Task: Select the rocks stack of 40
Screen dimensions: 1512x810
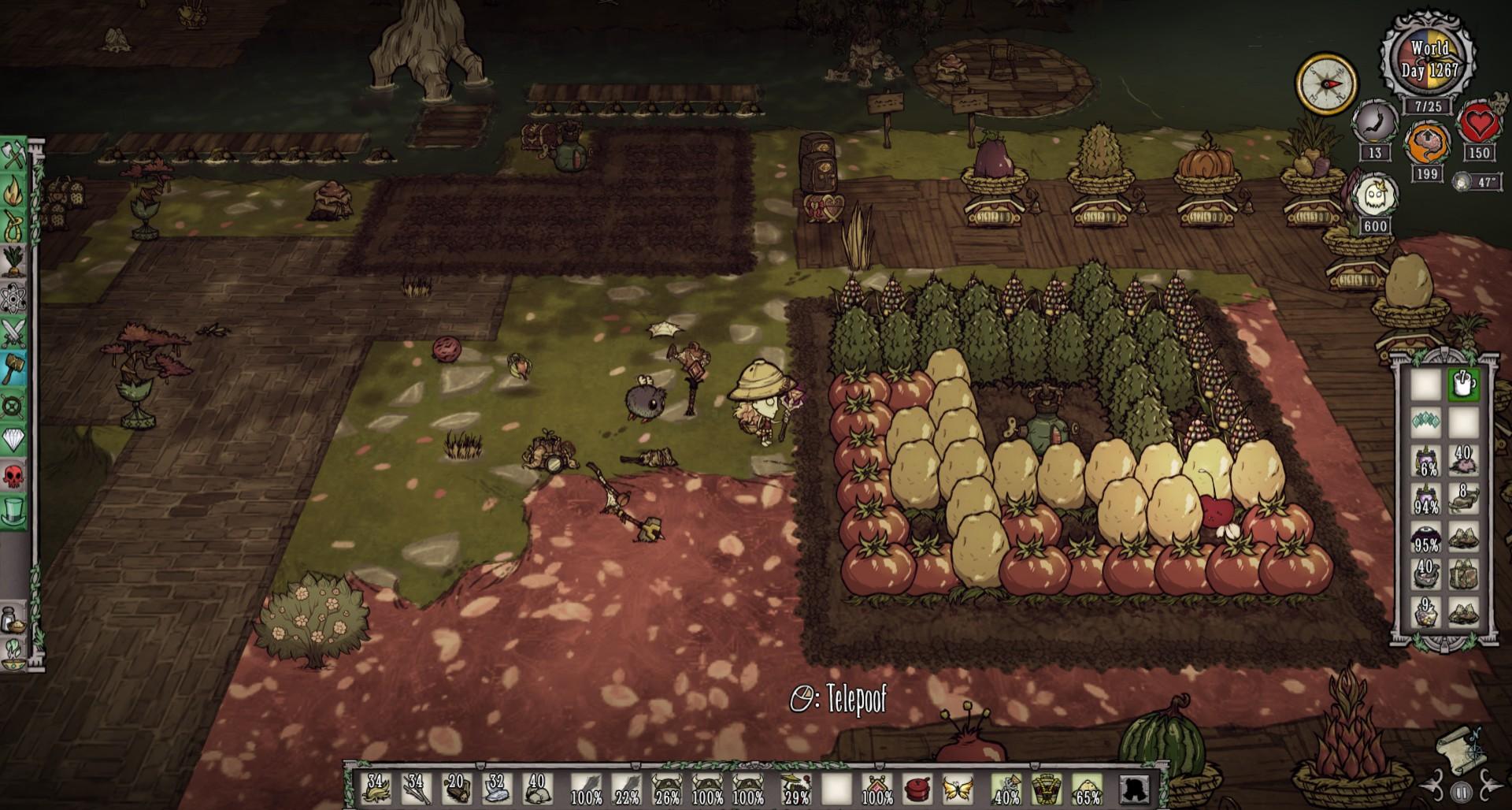Action: (536, 788)
